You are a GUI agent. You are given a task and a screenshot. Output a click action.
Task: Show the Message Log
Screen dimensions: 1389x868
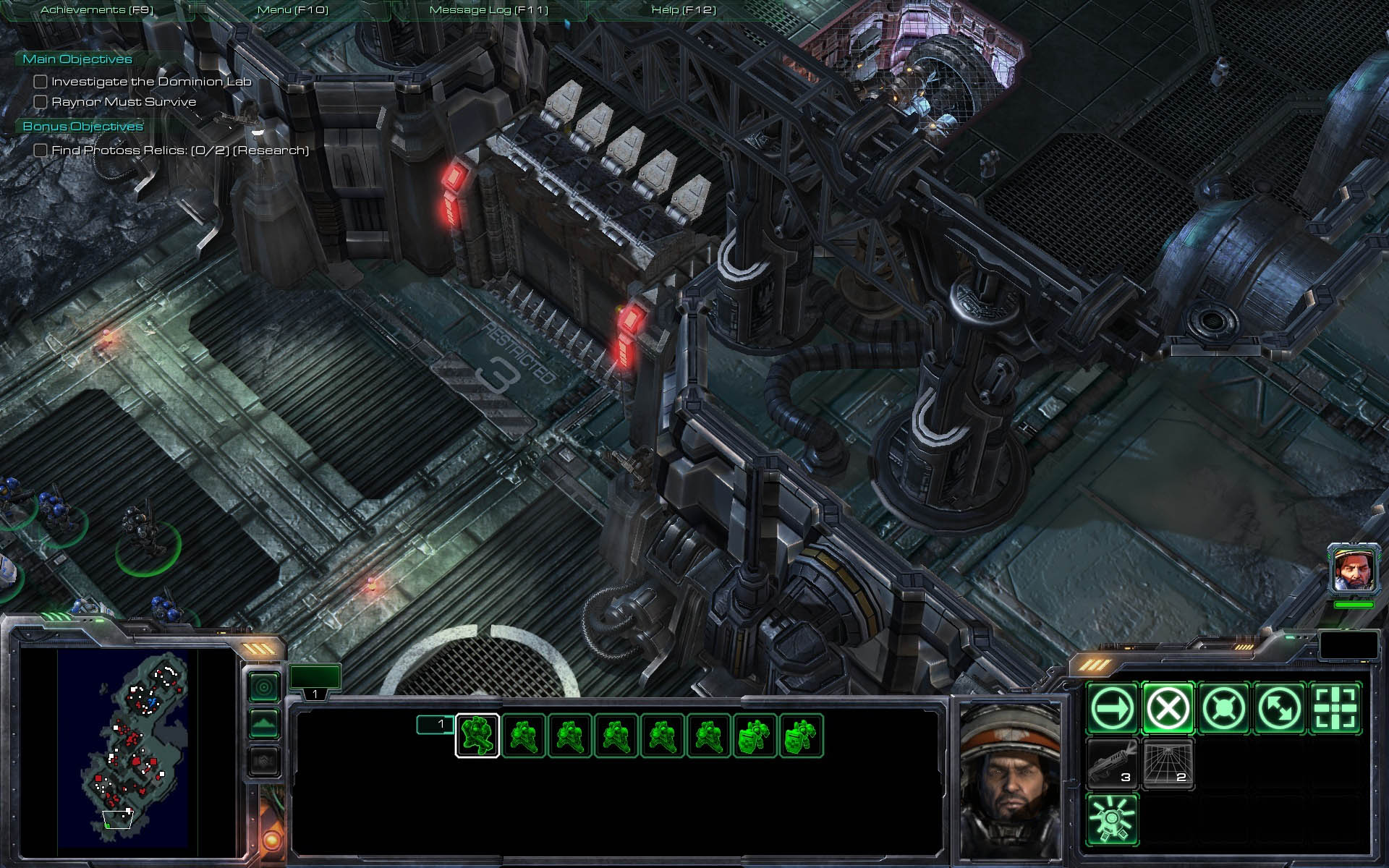[x=488, y=10]
